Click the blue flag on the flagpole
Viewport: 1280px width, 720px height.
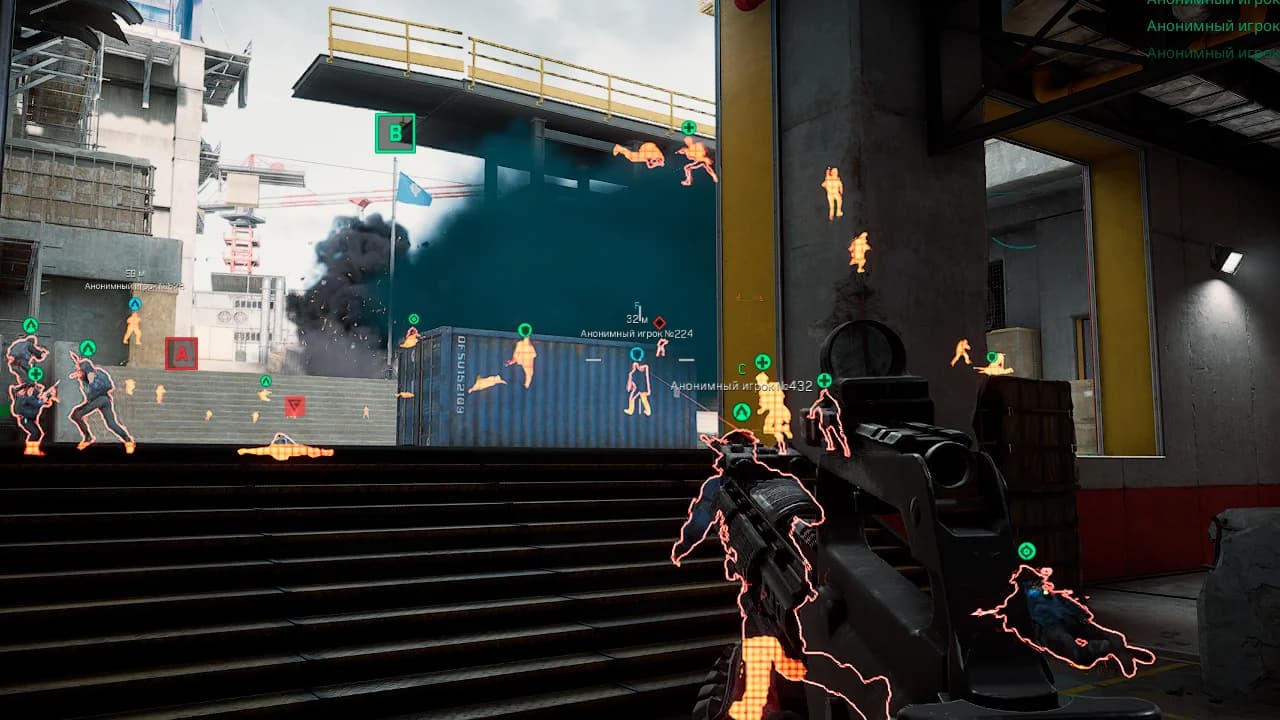click(414, 190)
